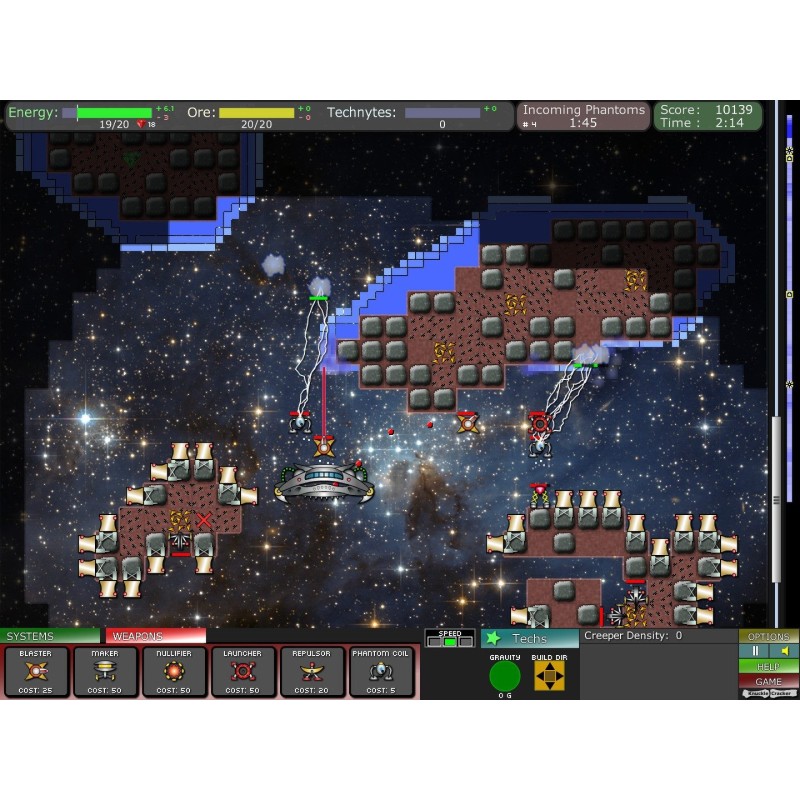Choose the Maker weapon costing 50
The width and height of the screenshot is (800, 800).
pyautogui.click(x=105, y=671)
